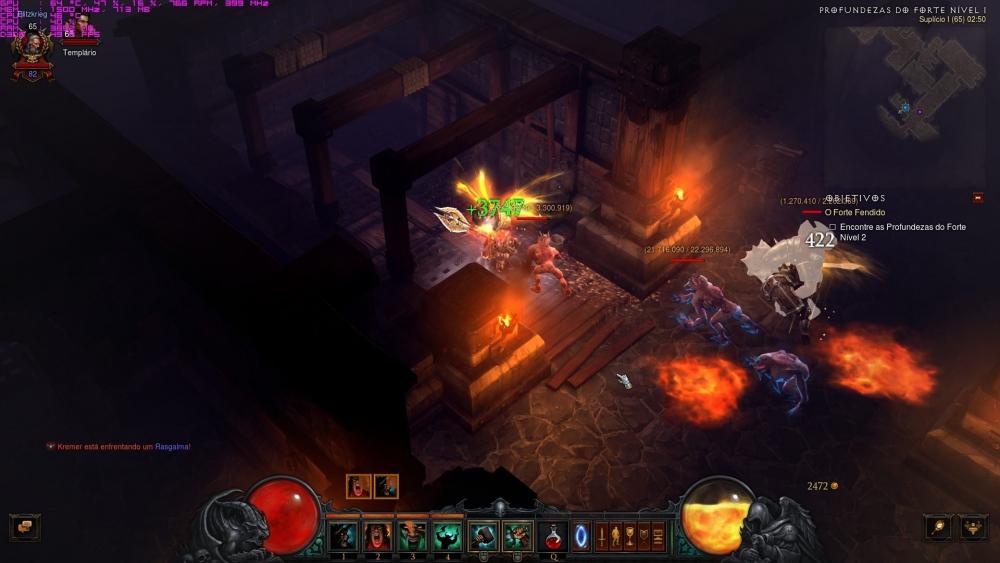Select the Templário follower portrait
Viewport: 1000px width, 563px height.
coord(80,29)
